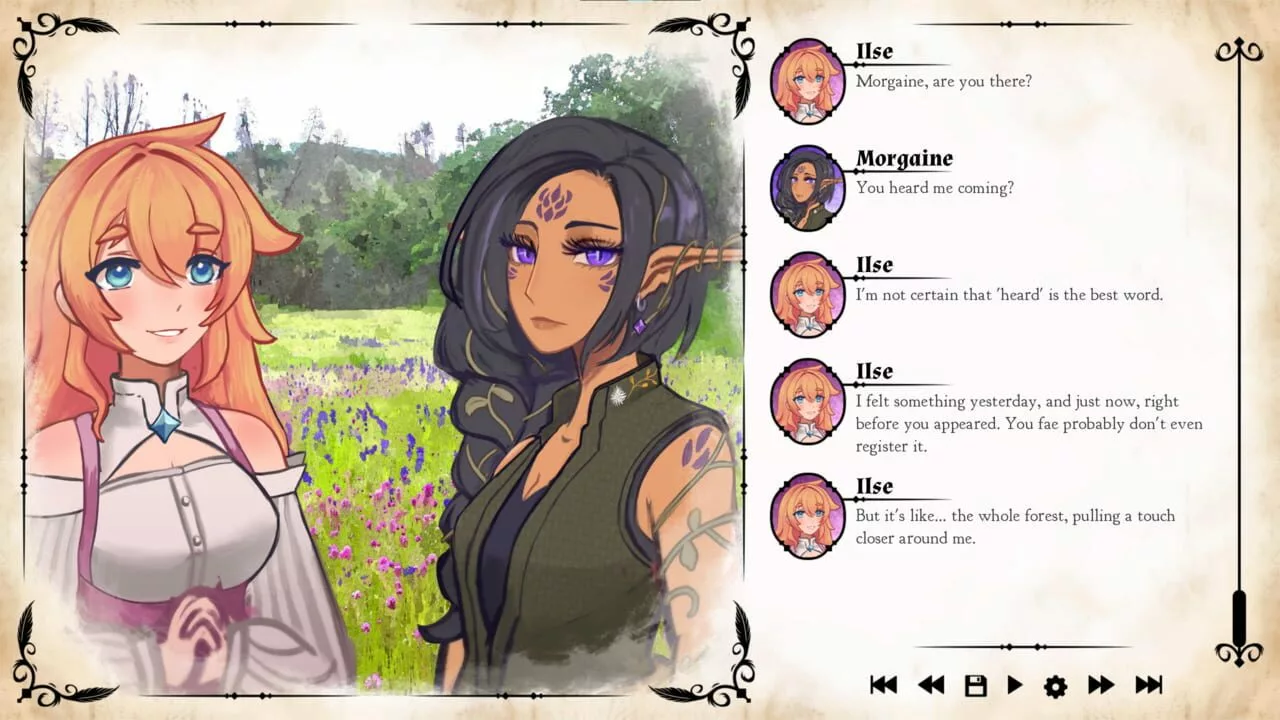The width and height of the screenshot is (1280, 720).
Task: Click Ilse's portrait next to 'heard' message
Action: (x=807, y=294)
